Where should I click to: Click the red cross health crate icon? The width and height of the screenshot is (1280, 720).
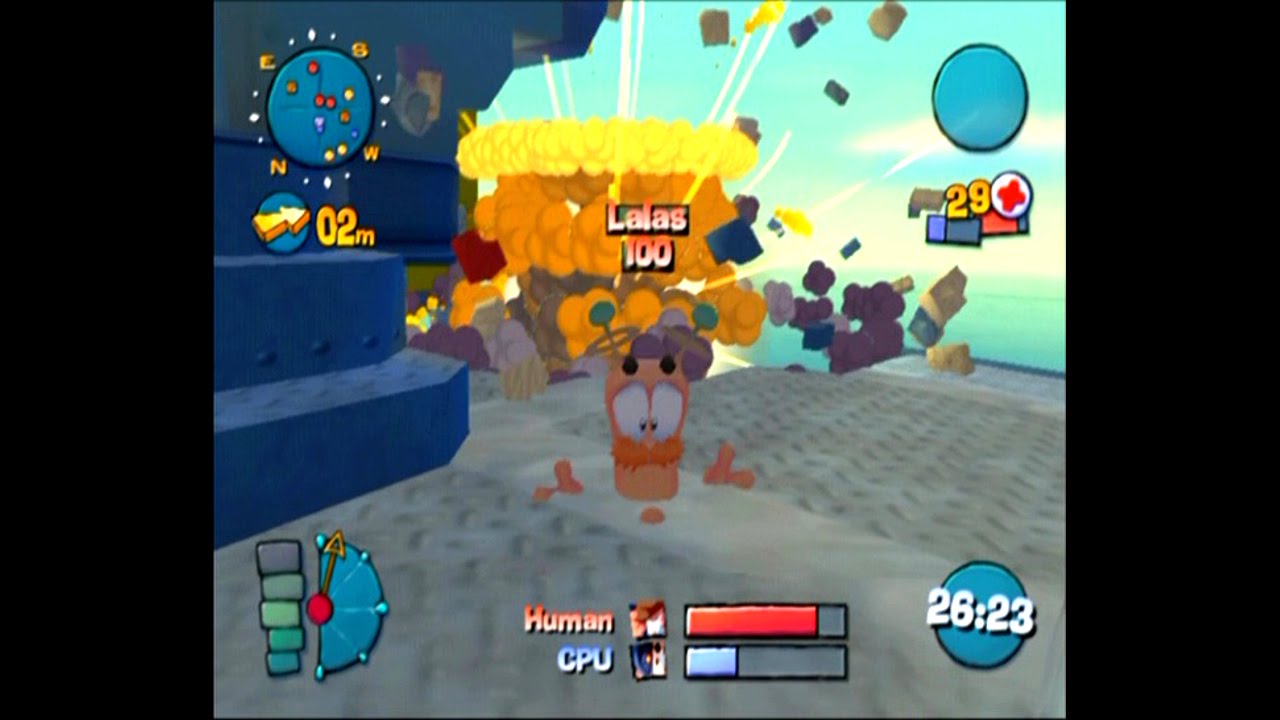pos(1010,197)
